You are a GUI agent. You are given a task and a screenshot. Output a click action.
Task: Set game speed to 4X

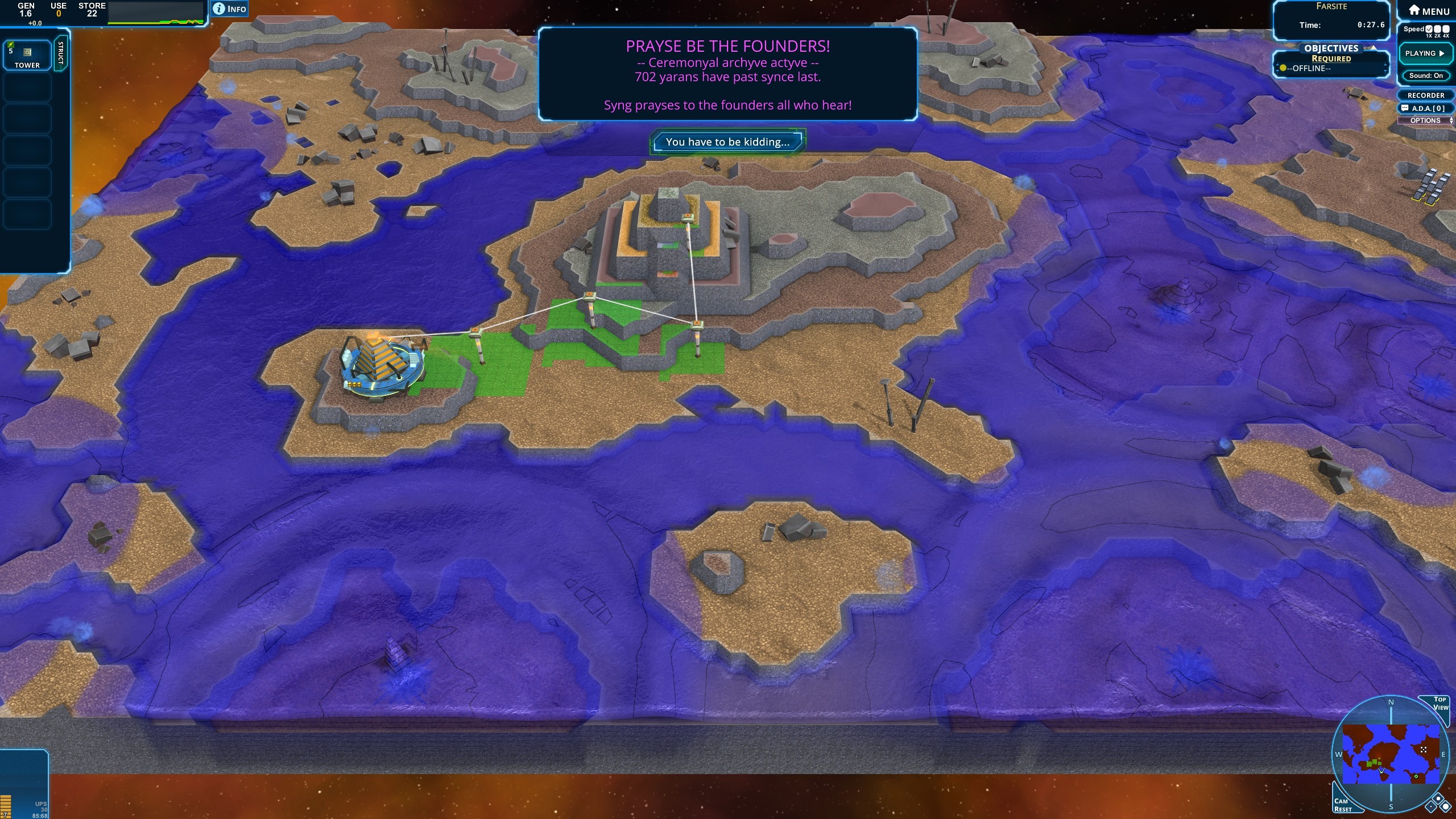click(x=1446, y=29)
